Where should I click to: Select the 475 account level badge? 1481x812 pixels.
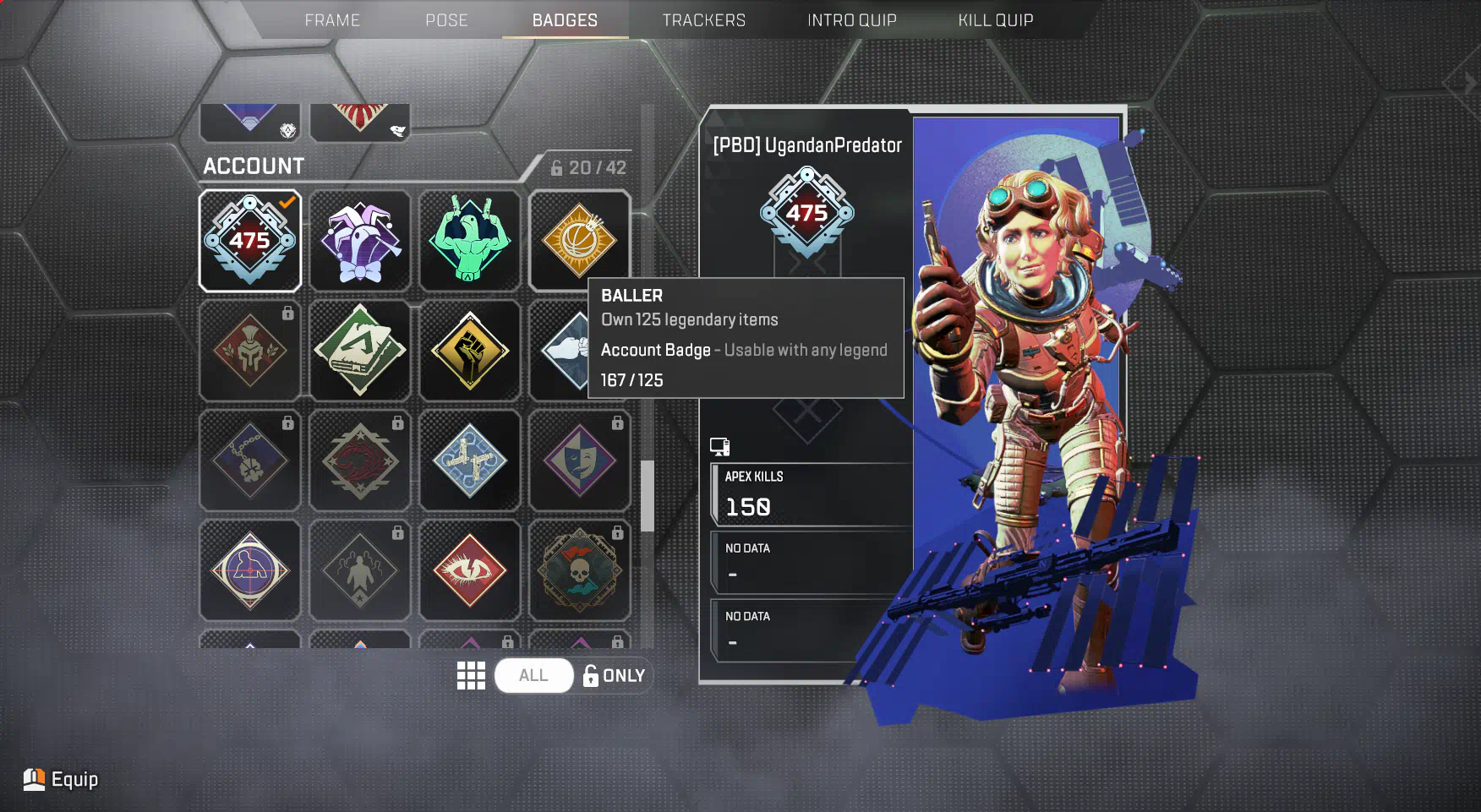tap(250, 241)
